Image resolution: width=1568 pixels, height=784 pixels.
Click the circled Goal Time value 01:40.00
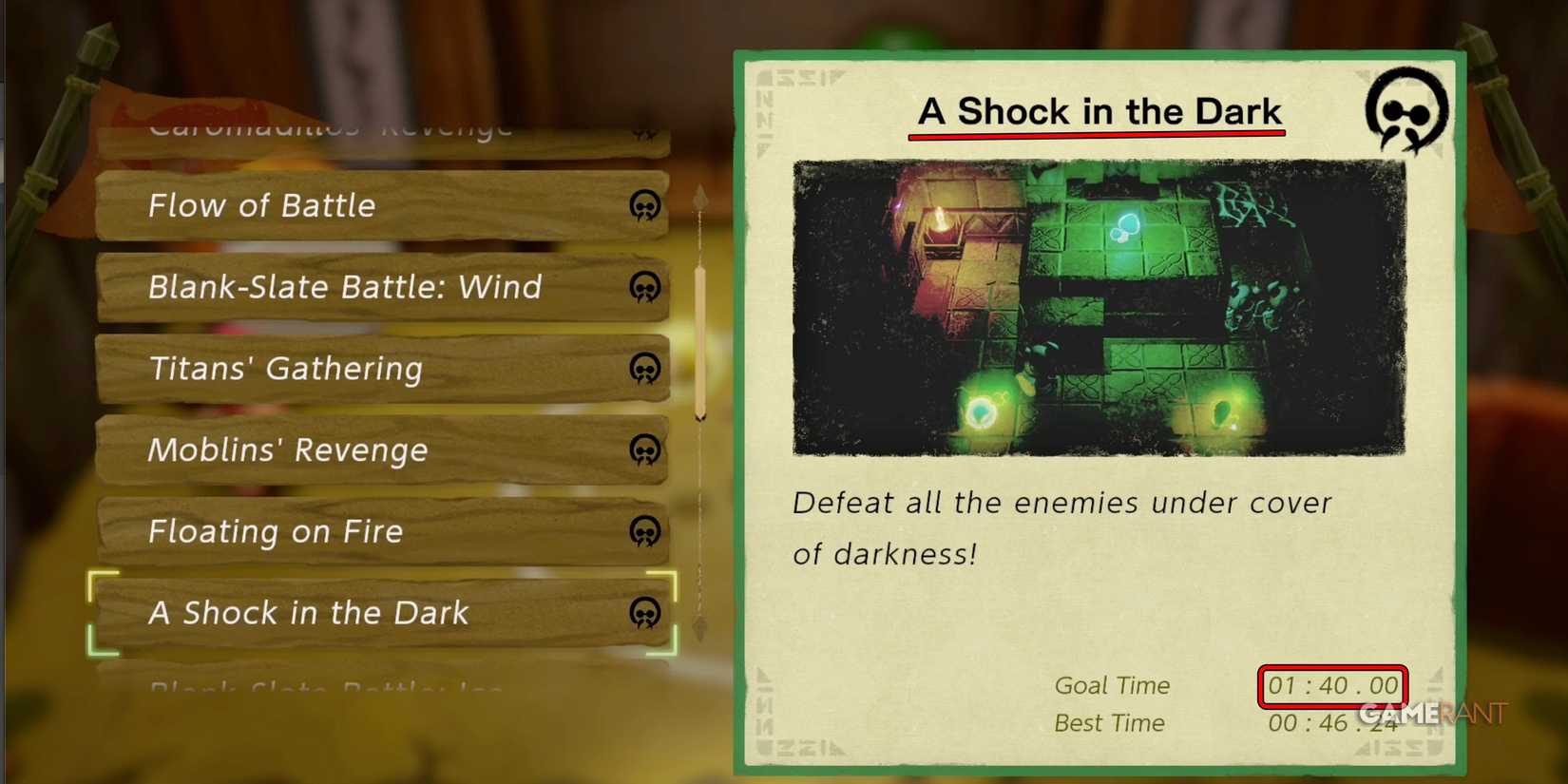coord(1331,684)
